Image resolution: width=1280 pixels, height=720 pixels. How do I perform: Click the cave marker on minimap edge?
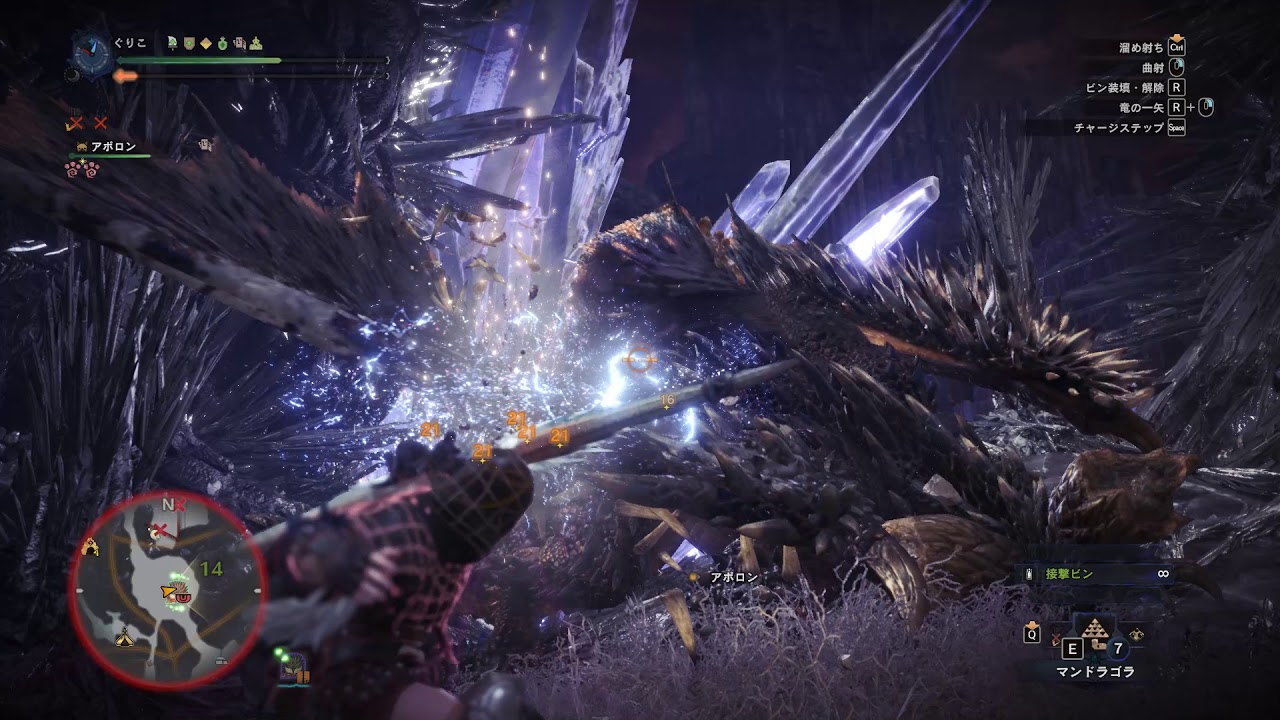92,546
